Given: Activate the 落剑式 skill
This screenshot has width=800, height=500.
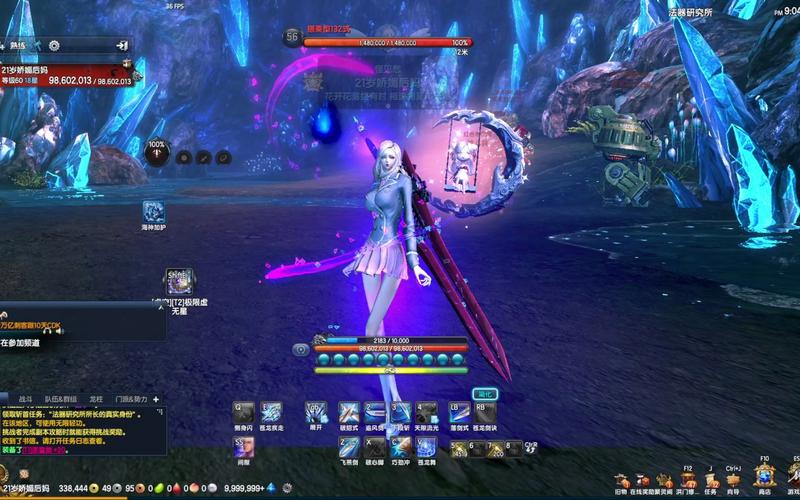Looking at the screenshot, I should point(458,411).
